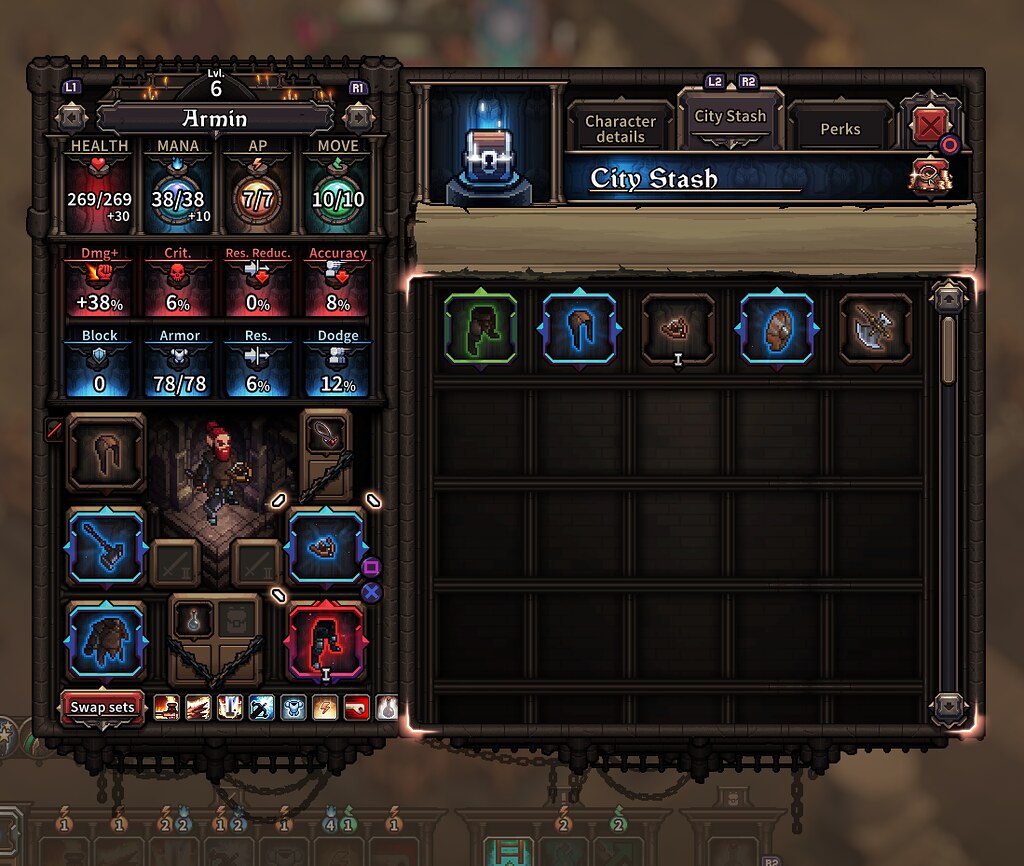Switch to previous character with left arrow
The width and height of the screenshot is (1024, 866).
point(72,117)
